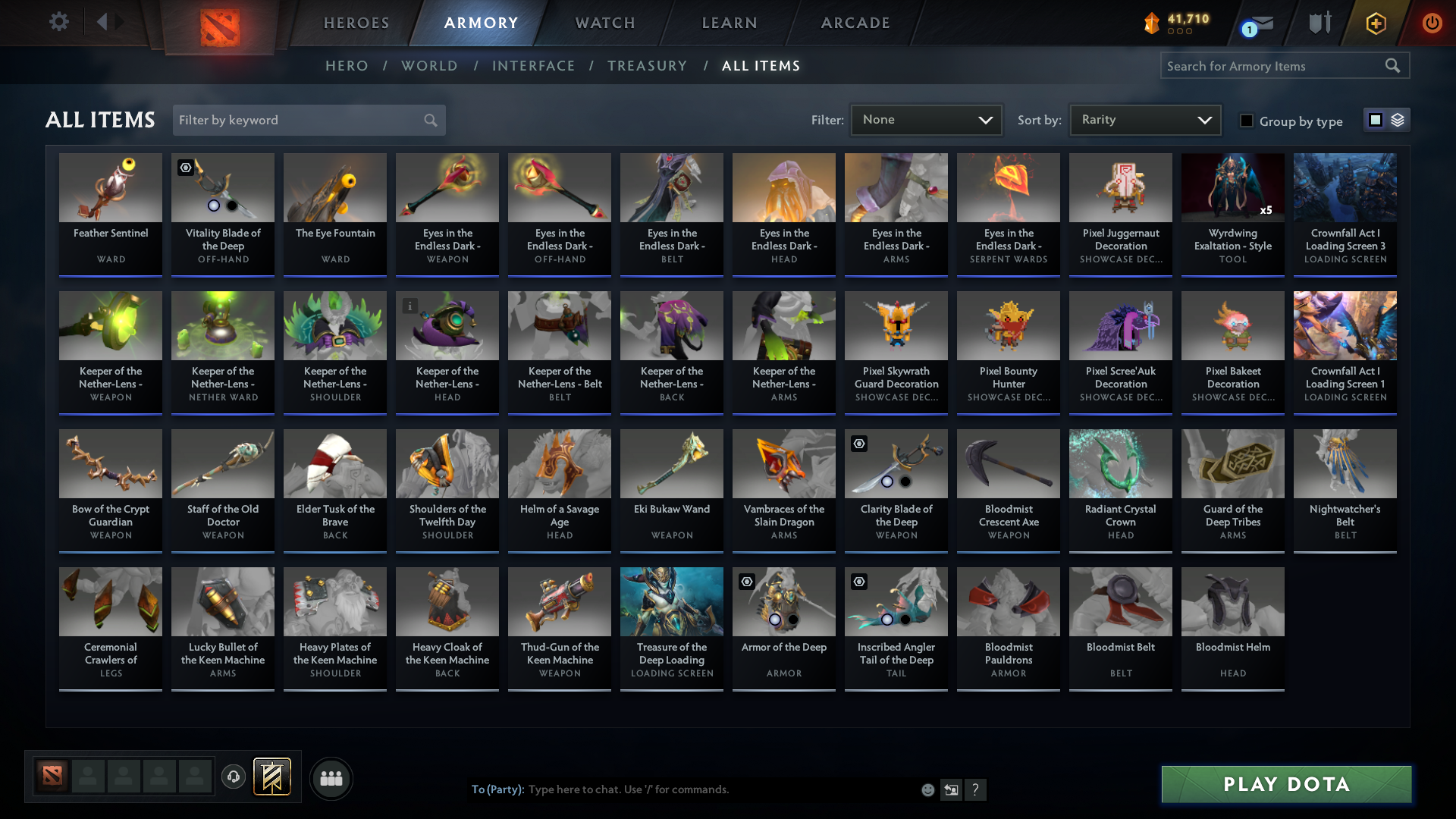Toggle grid view layout icon near Group by type
Screen dimensions: 1456x819
point(1375,120)
